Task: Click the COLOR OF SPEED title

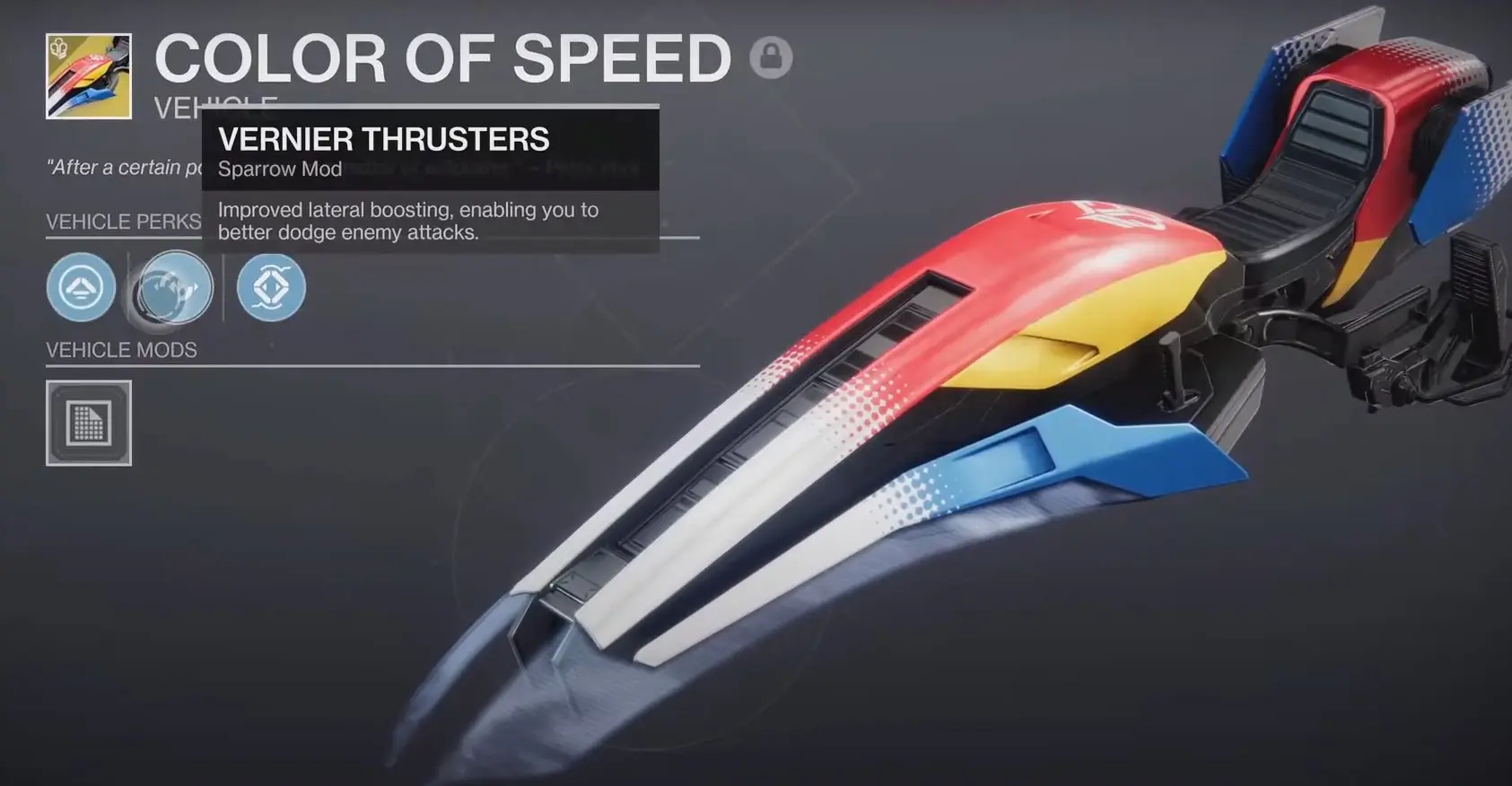Action: (x=442, y=57)
